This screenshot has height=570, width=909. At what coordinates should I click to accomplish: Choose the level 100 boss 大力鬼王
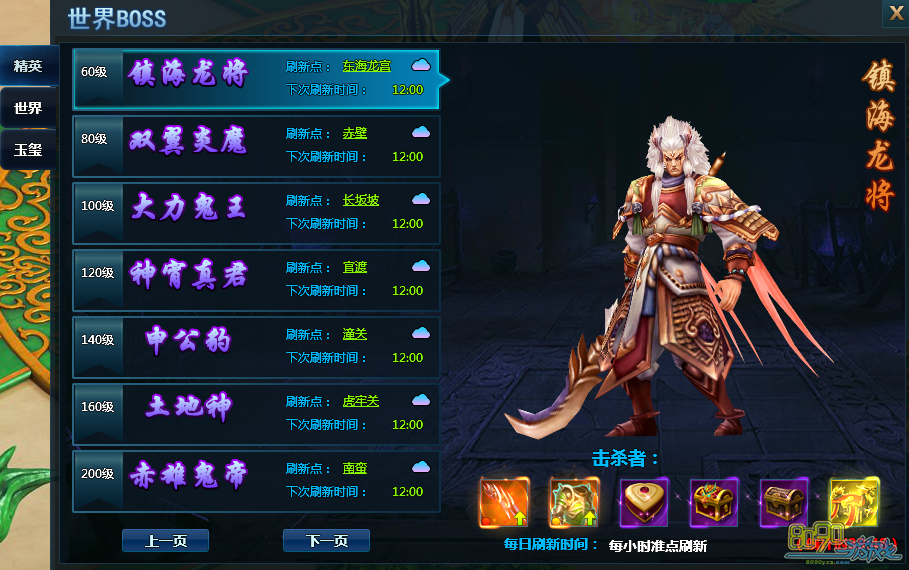(x=189, y=208)
